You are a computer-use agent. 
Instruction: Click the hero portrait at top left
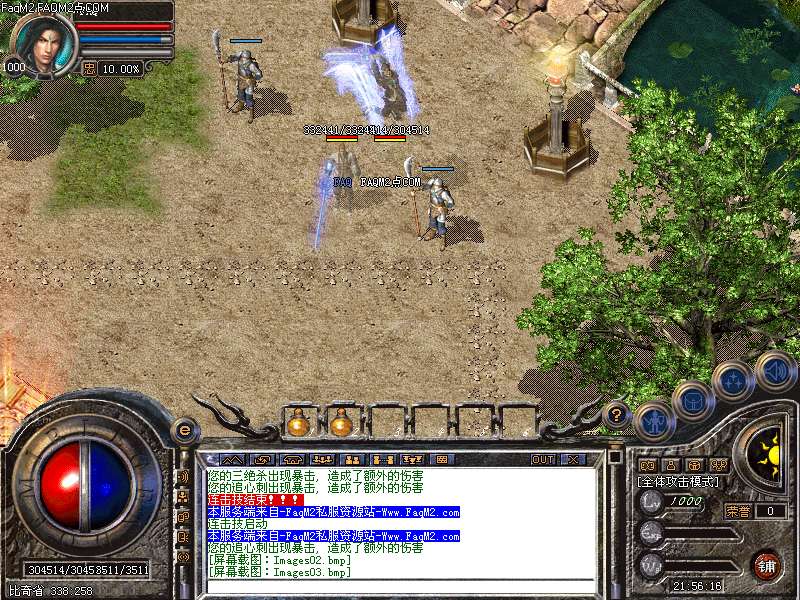point(44,42)
